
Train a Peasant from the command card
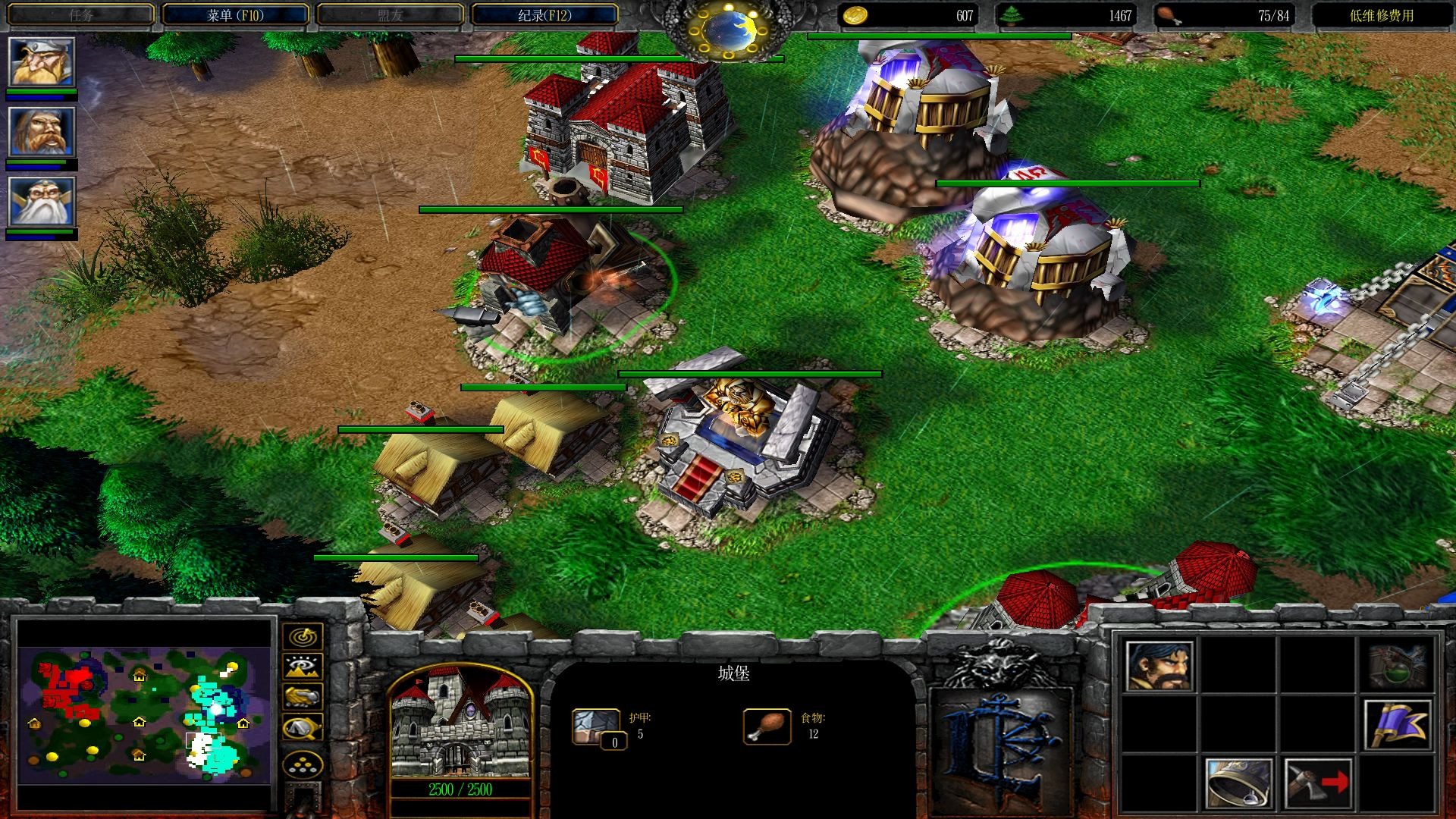tap(1159, 667)
